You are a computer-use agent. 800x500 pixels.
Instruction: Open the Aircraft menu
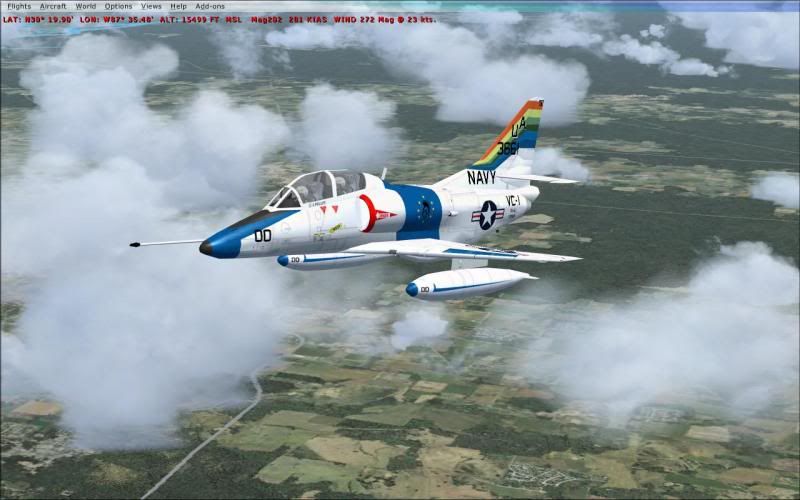[x=53, y=6]
